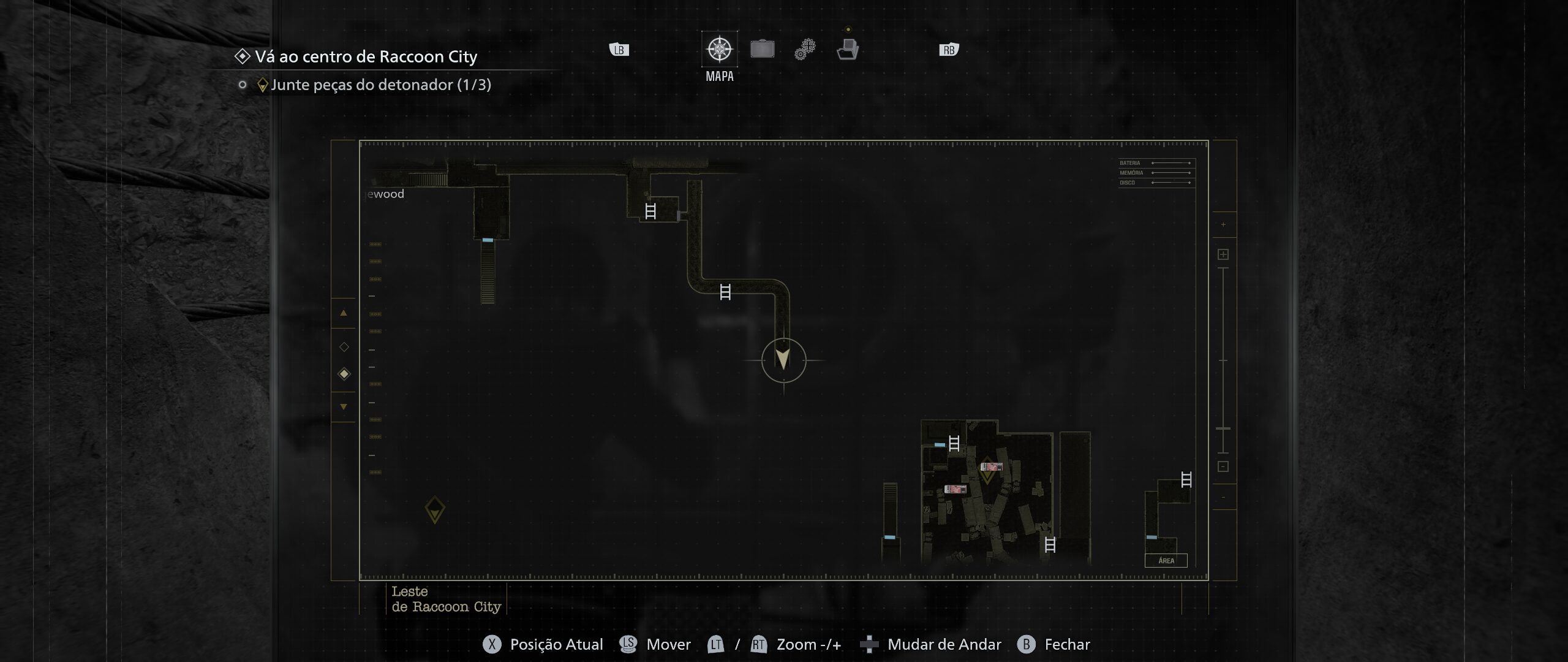Select the filled diamond current floor indicator
1568x662 pixels.
coord(344,374)
